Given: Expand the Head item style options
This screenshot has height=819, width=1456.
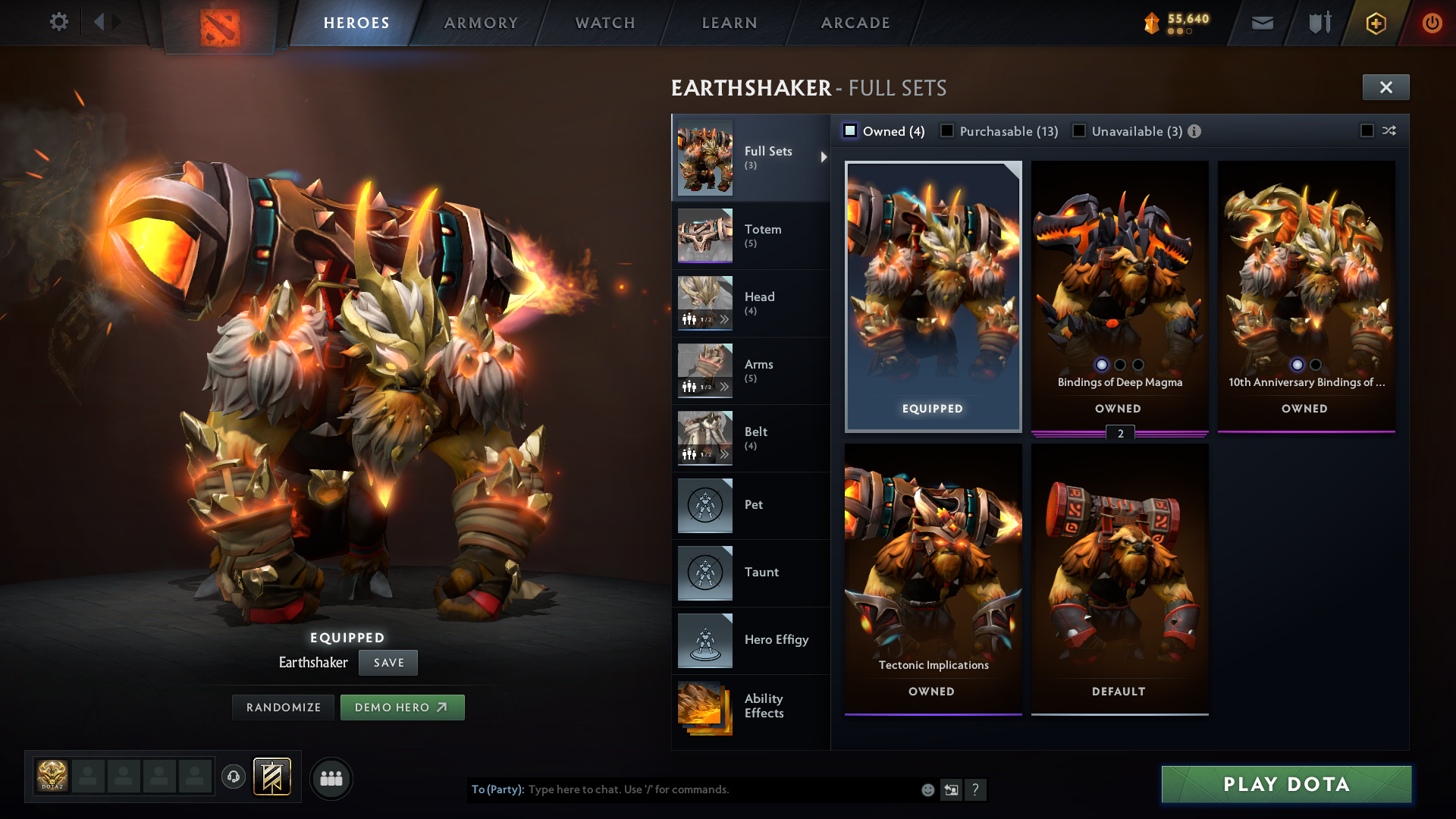Looking at the screenshot, I should (726, 319).
